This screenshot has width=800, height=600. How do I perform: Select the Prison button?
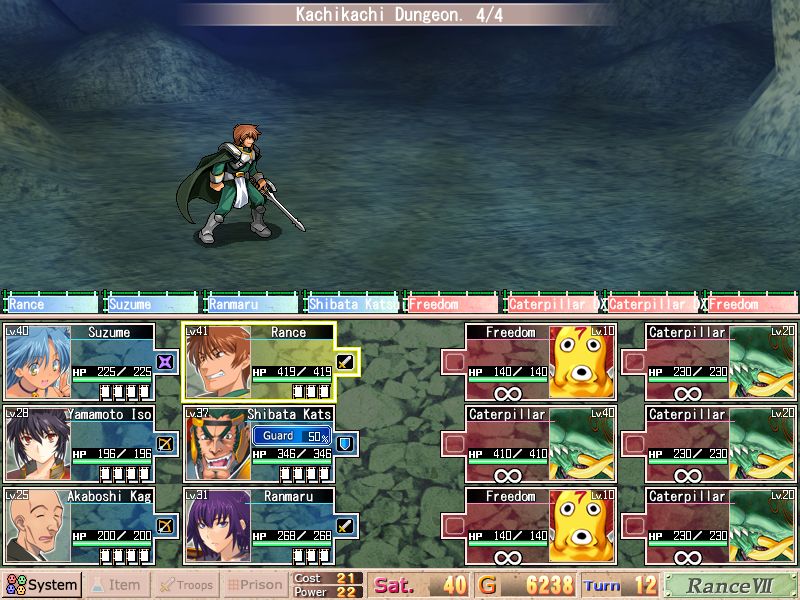[x=254, y=585]
